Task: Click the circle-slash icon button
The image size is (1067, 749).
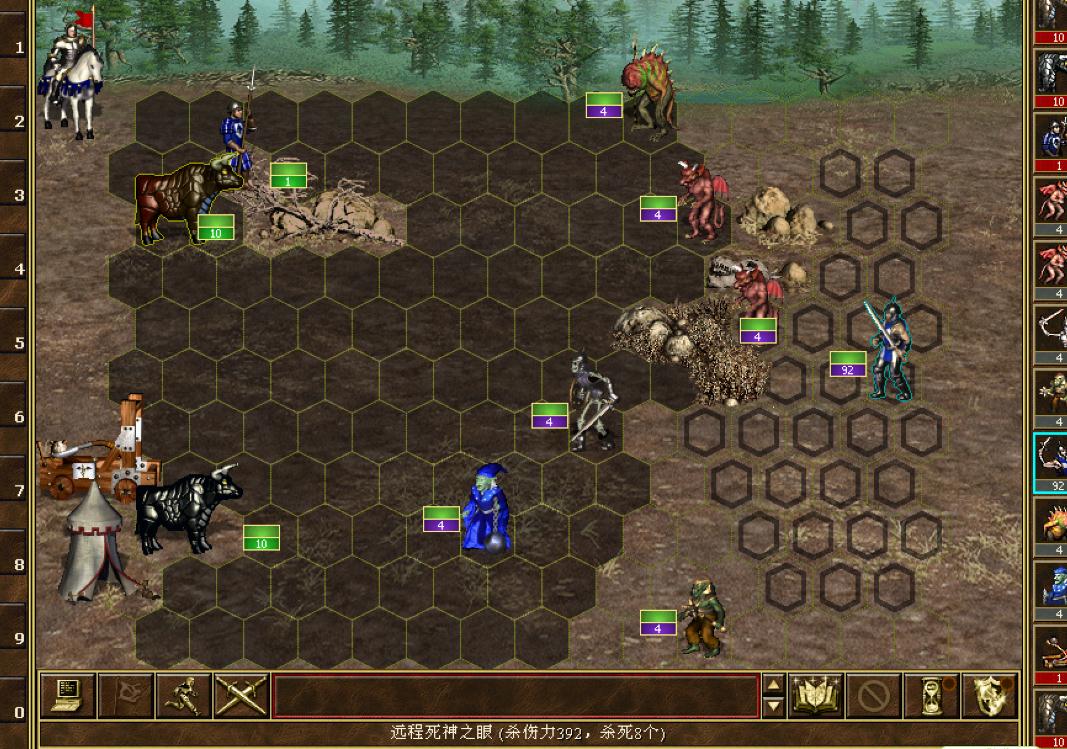Action: (873, 695)
